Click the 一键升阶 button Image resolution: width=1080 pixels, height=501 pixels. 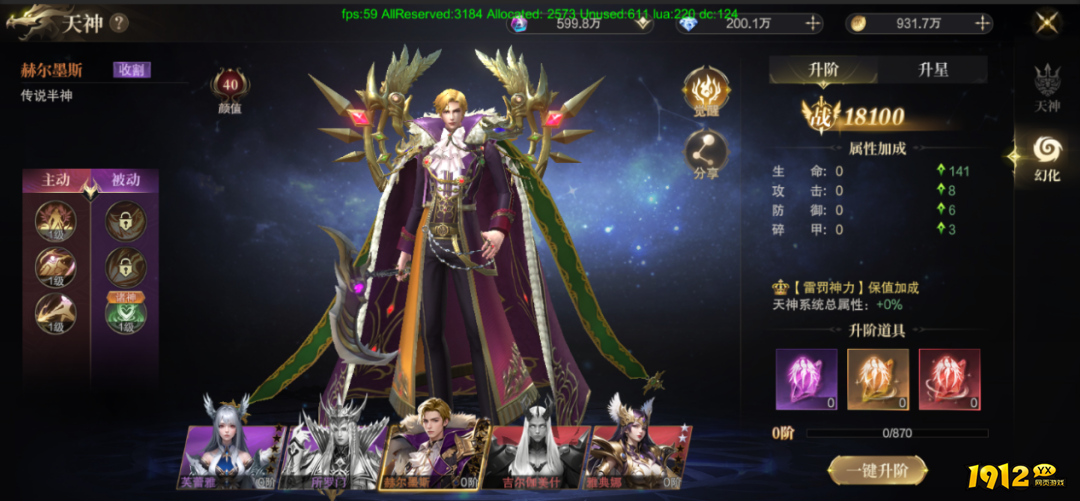[x=877, y=470]
